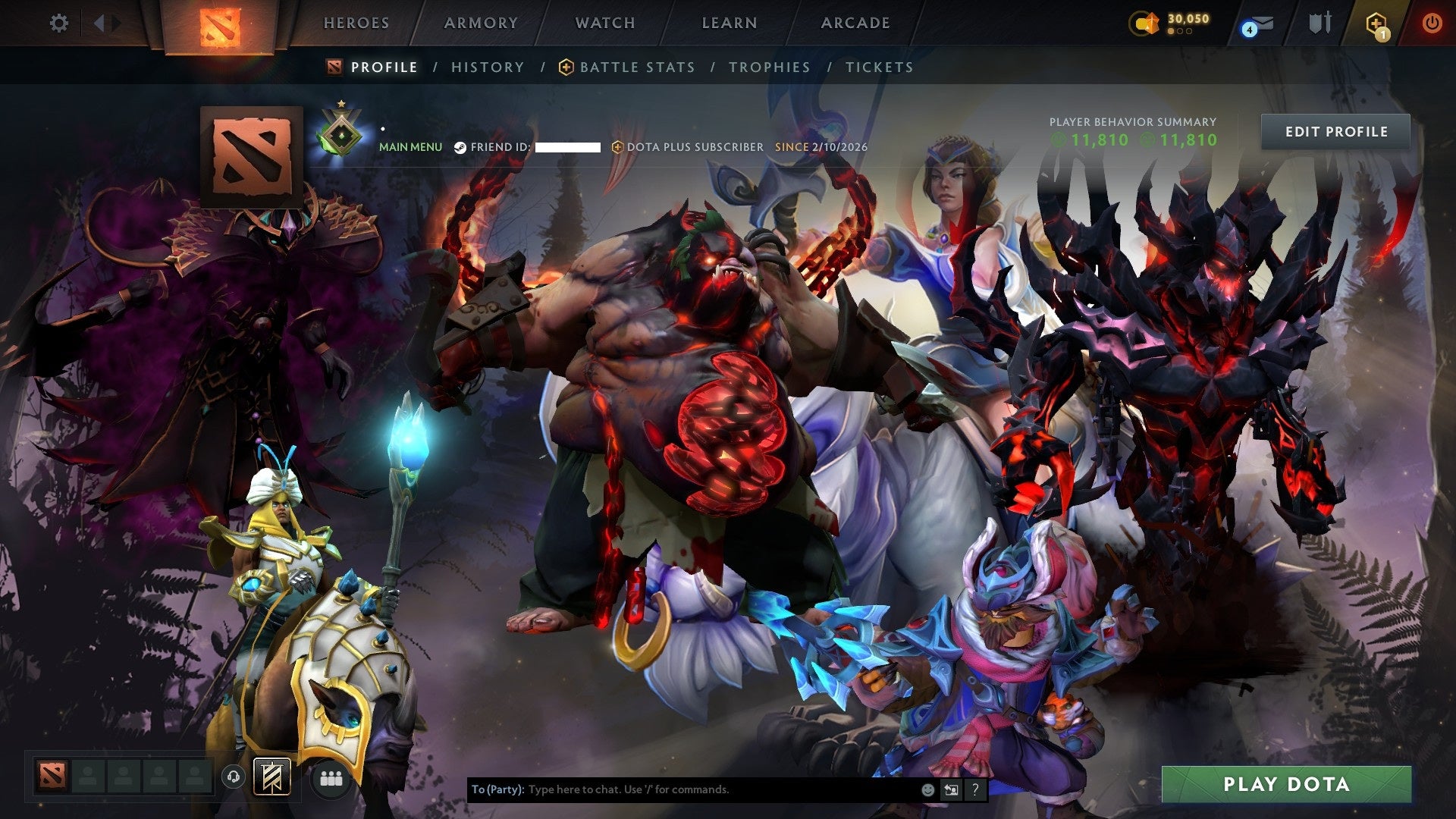Viewport: 1456px width, 819px height.
Task: Open the settings gear menu
Action: [x=59, y=23]
